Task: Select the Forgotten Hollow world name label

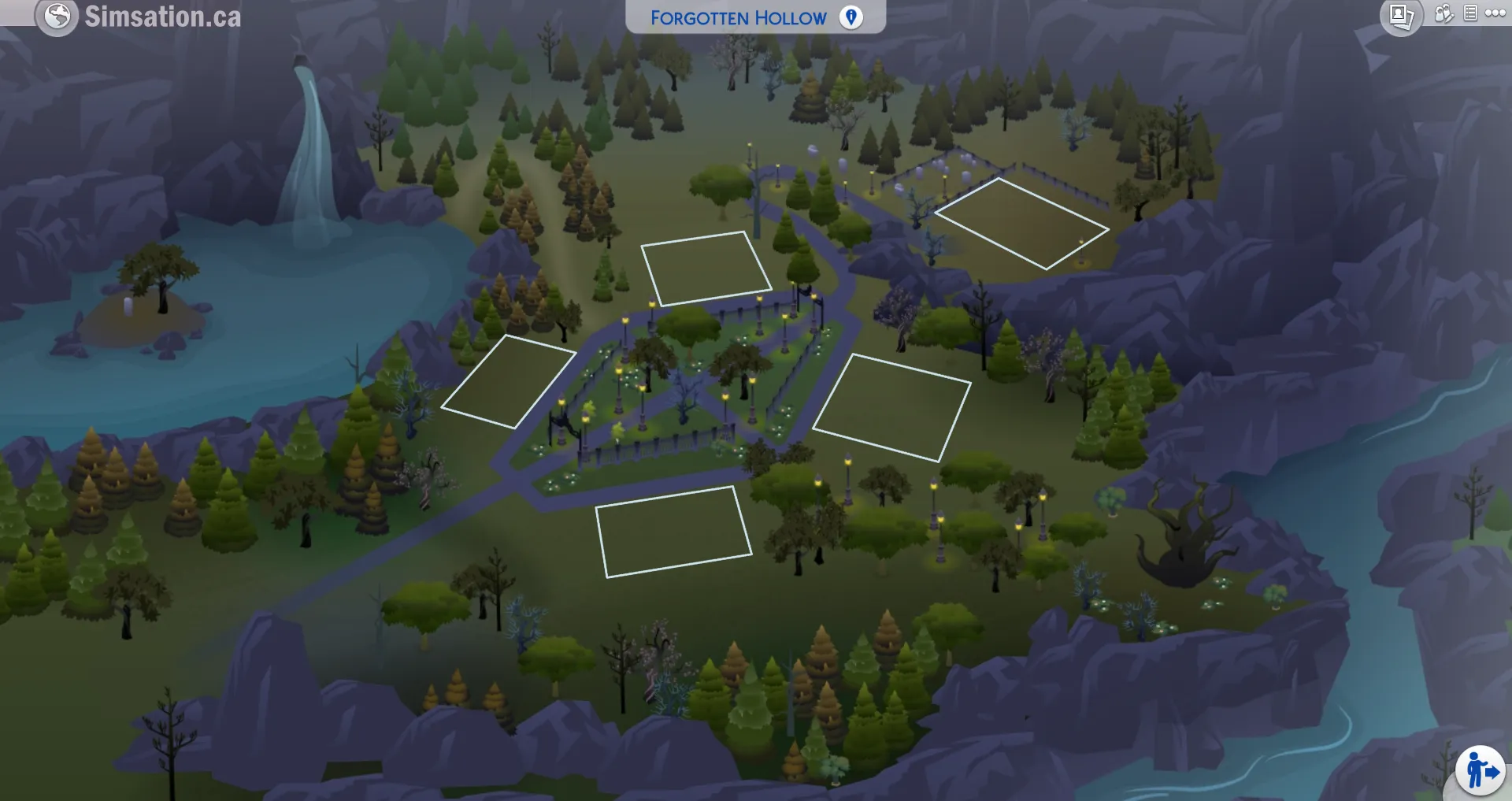Action: coord(739,17)
